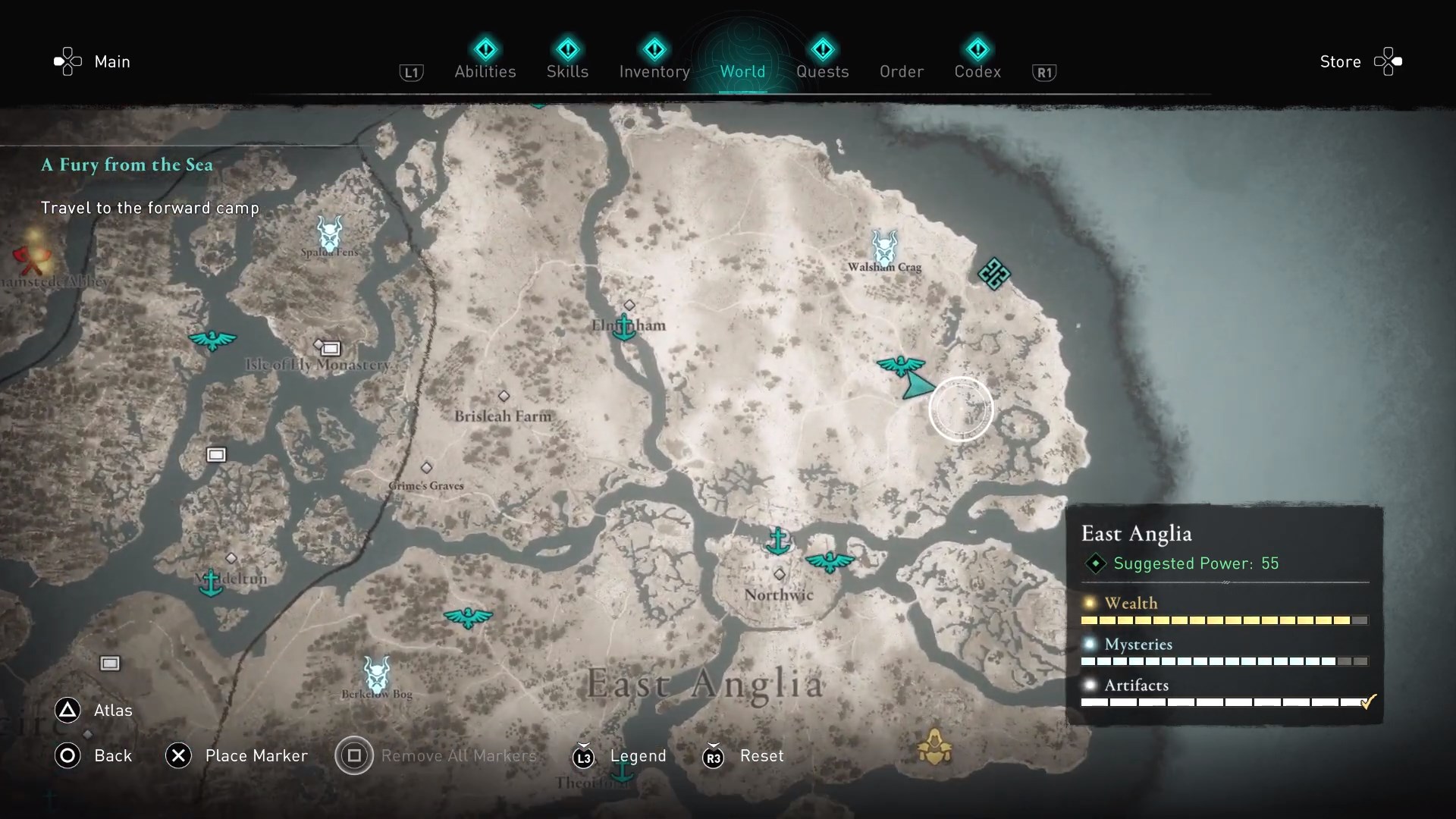The image size is (1456, 819).
Task: Pick the synchronization point near Northwic
Action: (x=830, y=562)
